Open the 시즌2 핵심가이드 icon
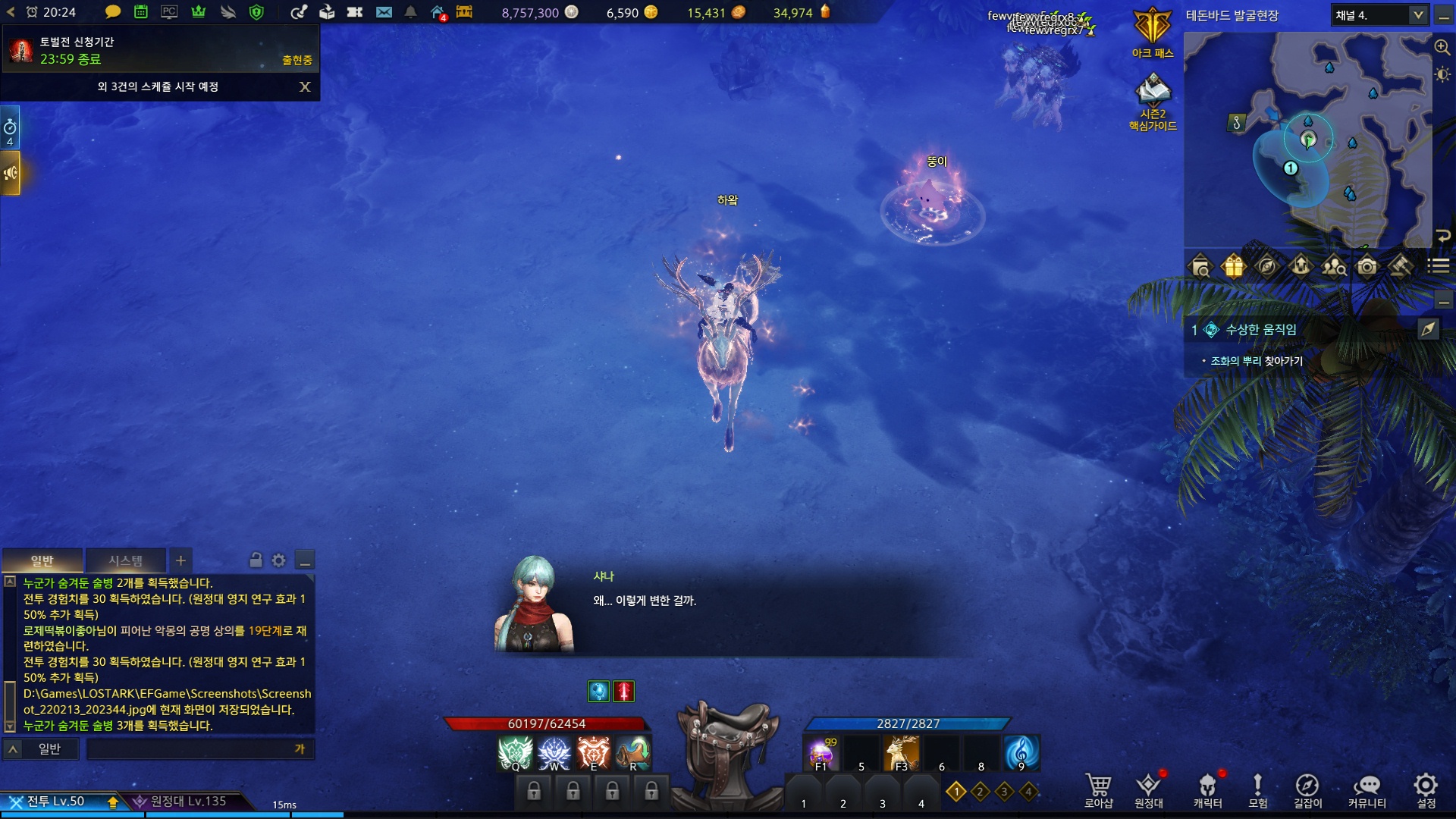The image size is (1456, 819). point(1153,99)
